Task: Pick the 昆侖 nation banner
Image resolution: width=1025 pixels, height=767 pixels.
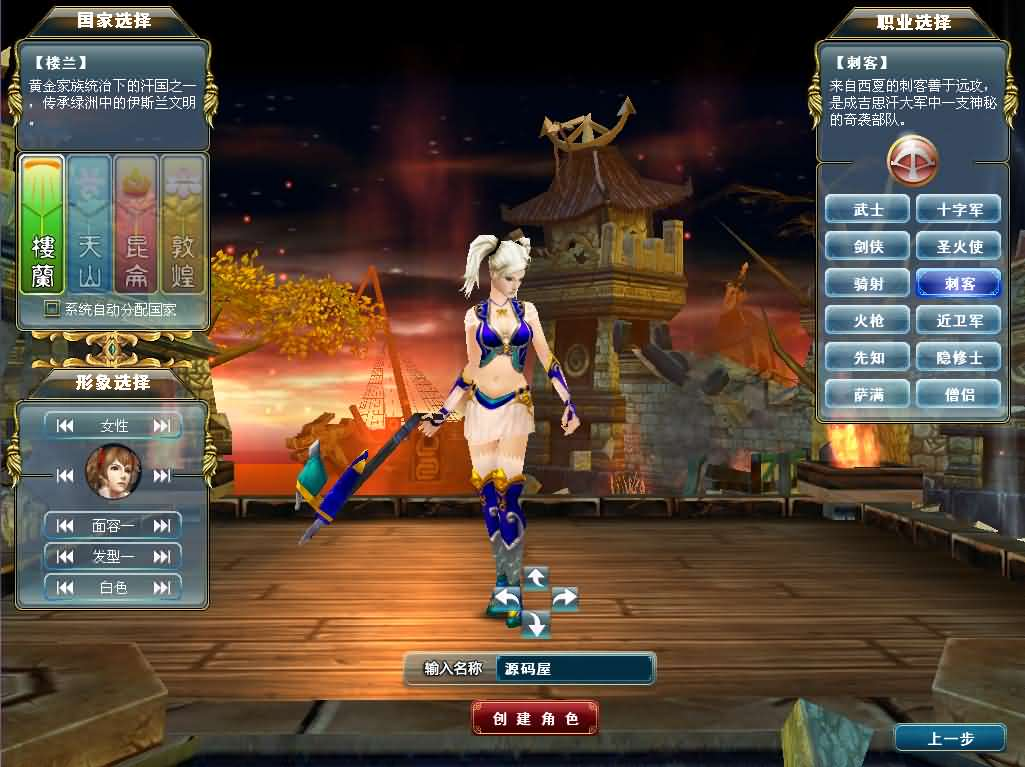Action: pyautogui.click(x=136, y=224)
